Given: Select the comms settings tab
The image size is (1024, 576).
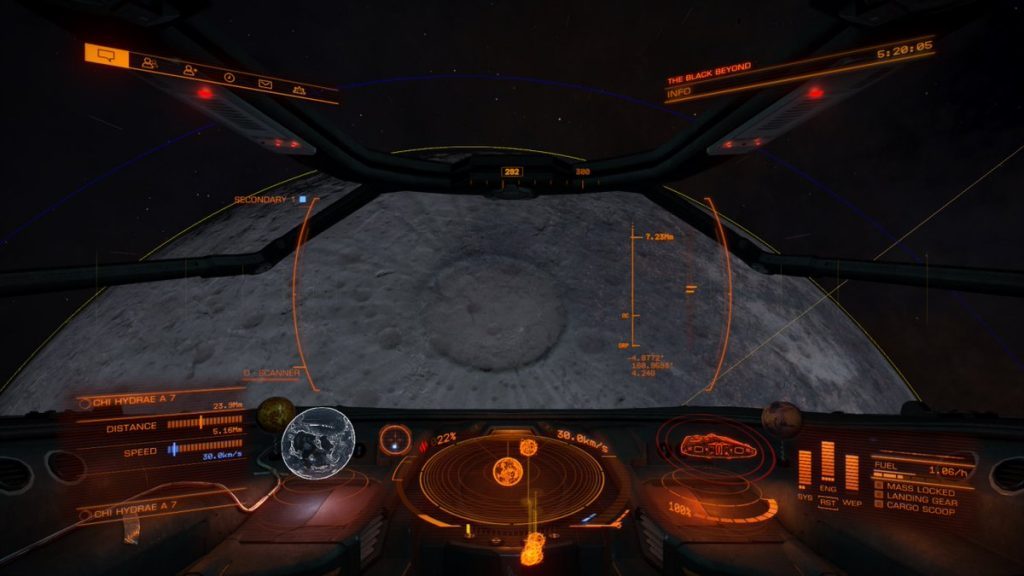Looking at the screenshot, I should tap(298, 90).
